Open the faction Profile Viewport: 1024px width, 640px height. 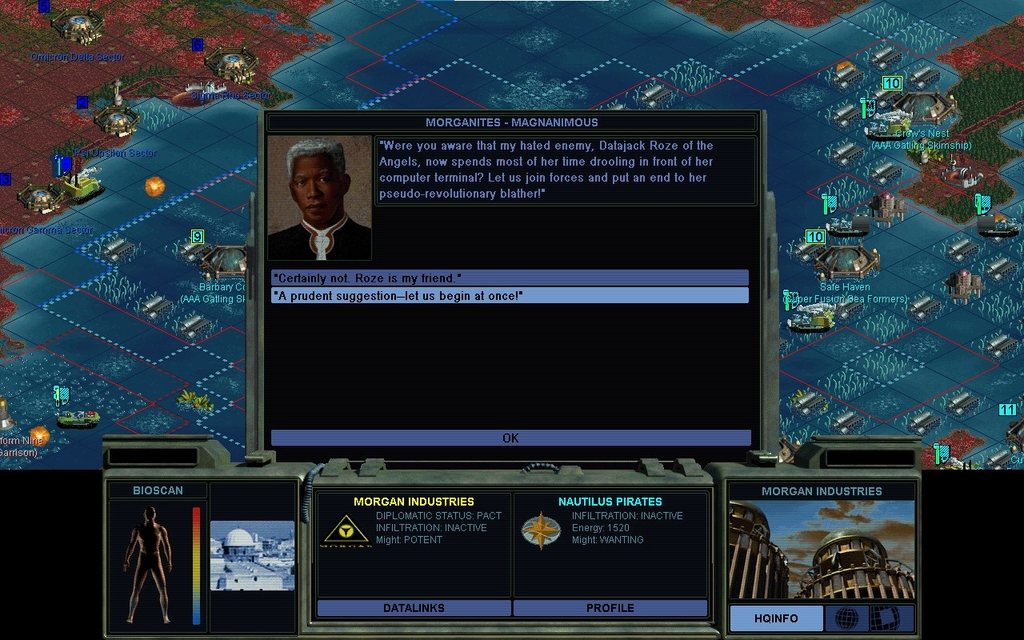pyautogui.click(x=610, y=608)
